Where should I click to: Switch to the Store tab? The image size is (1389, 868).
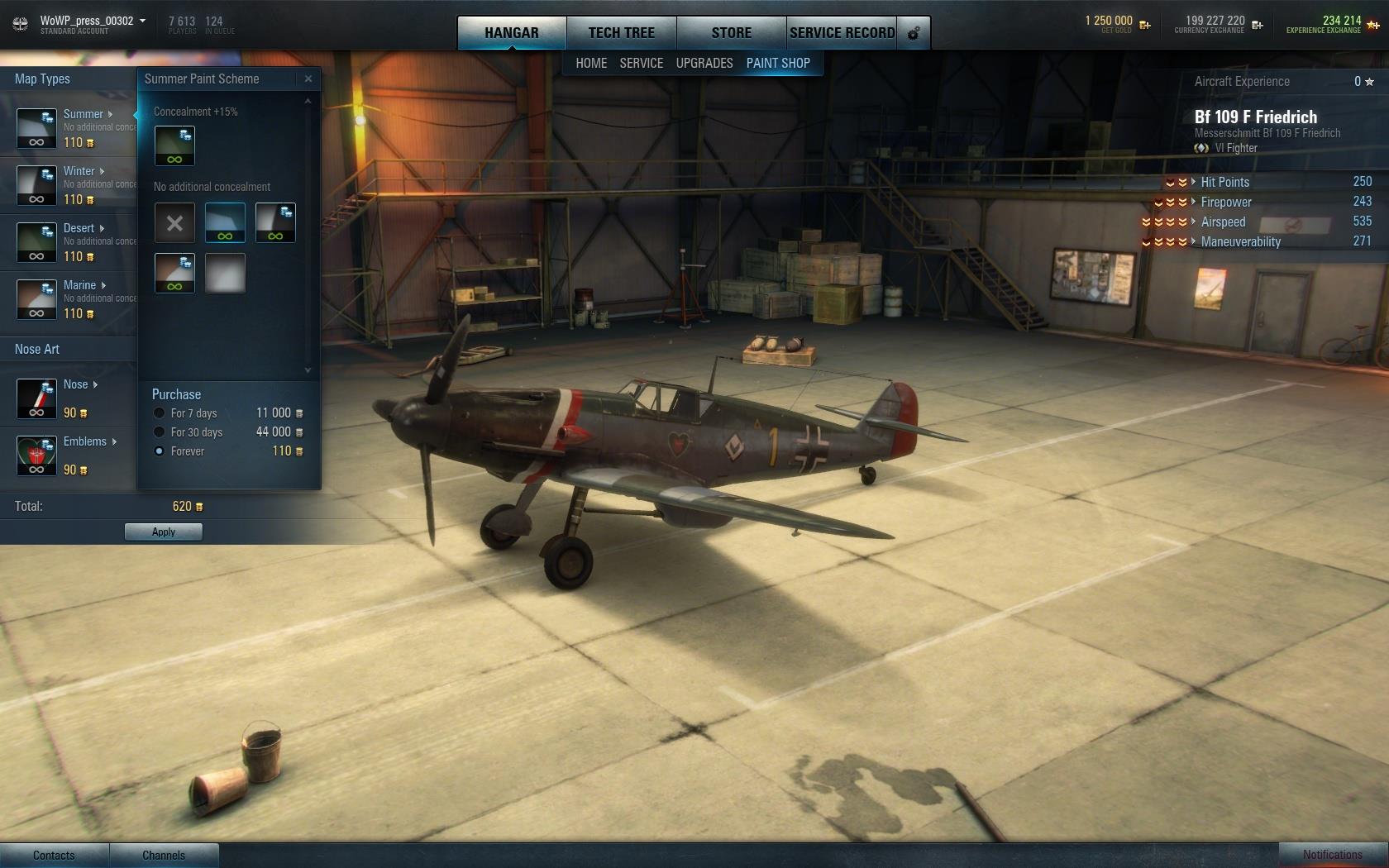(731, 33)
